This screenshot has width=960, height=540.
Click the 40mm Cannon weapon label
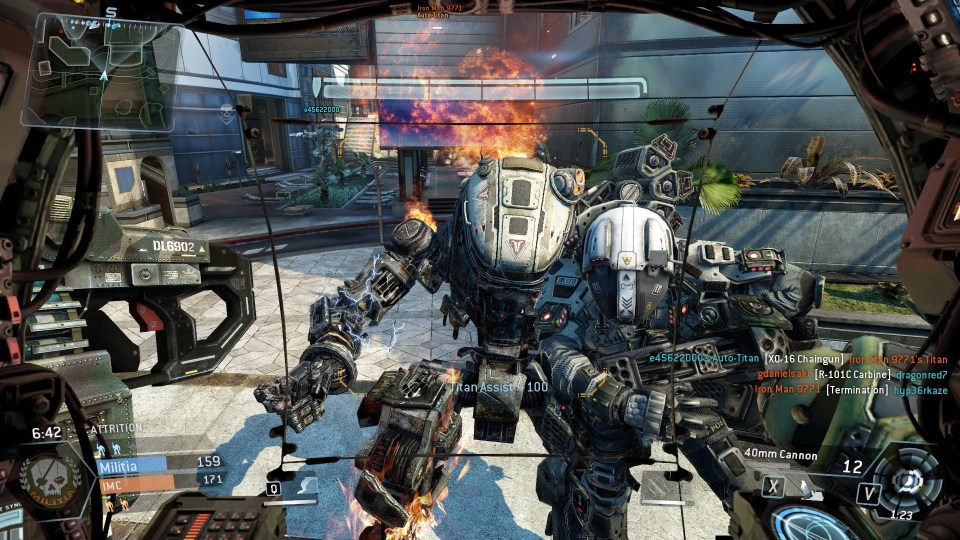tap(780, 456)
